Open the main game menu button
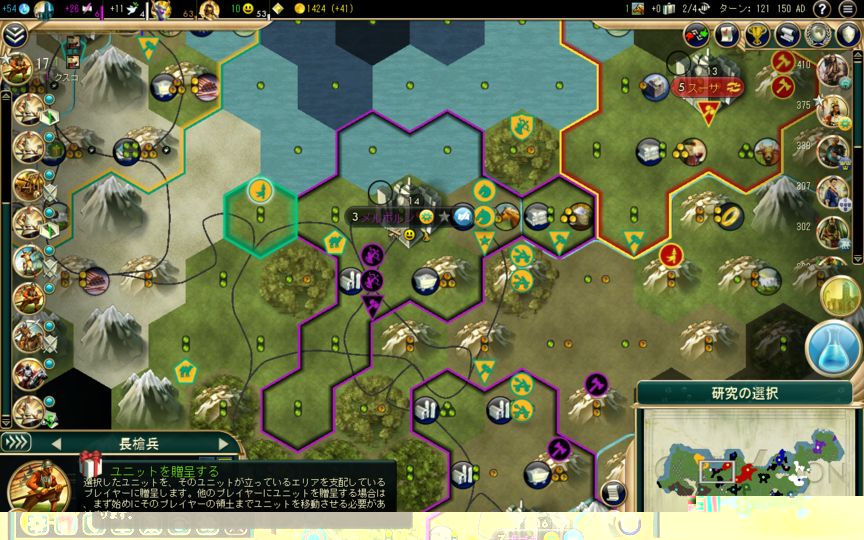This screenshot has height=540, width=864. point(849,9)
